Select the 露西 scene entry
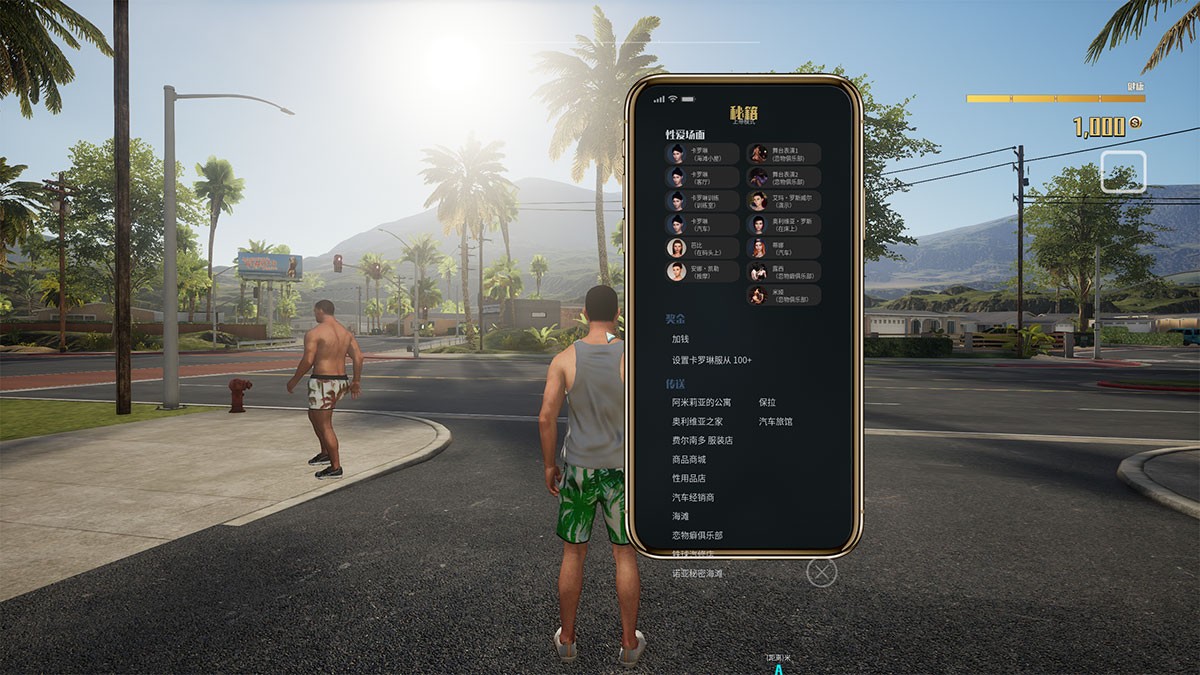The width and height of the screenshot is (1200, 675). point(784,272)
